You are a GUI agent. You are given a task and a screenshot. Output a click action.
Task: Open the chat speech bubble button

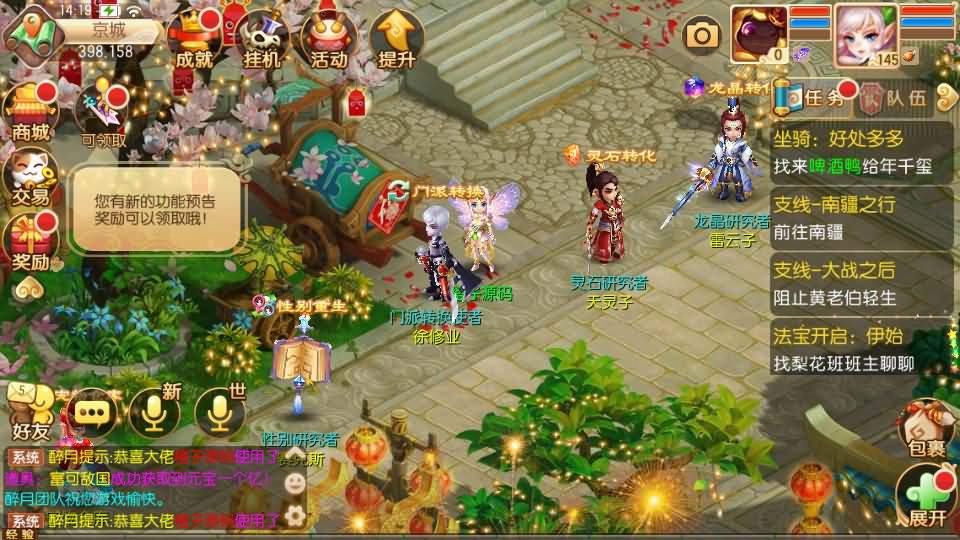pos(94,411)
